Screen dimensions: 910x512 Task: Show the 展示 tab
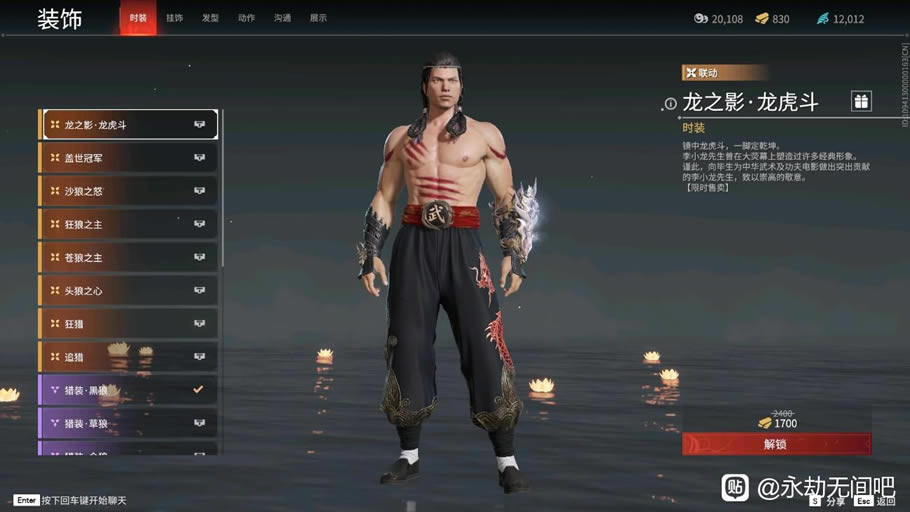(x=318, y=18)
